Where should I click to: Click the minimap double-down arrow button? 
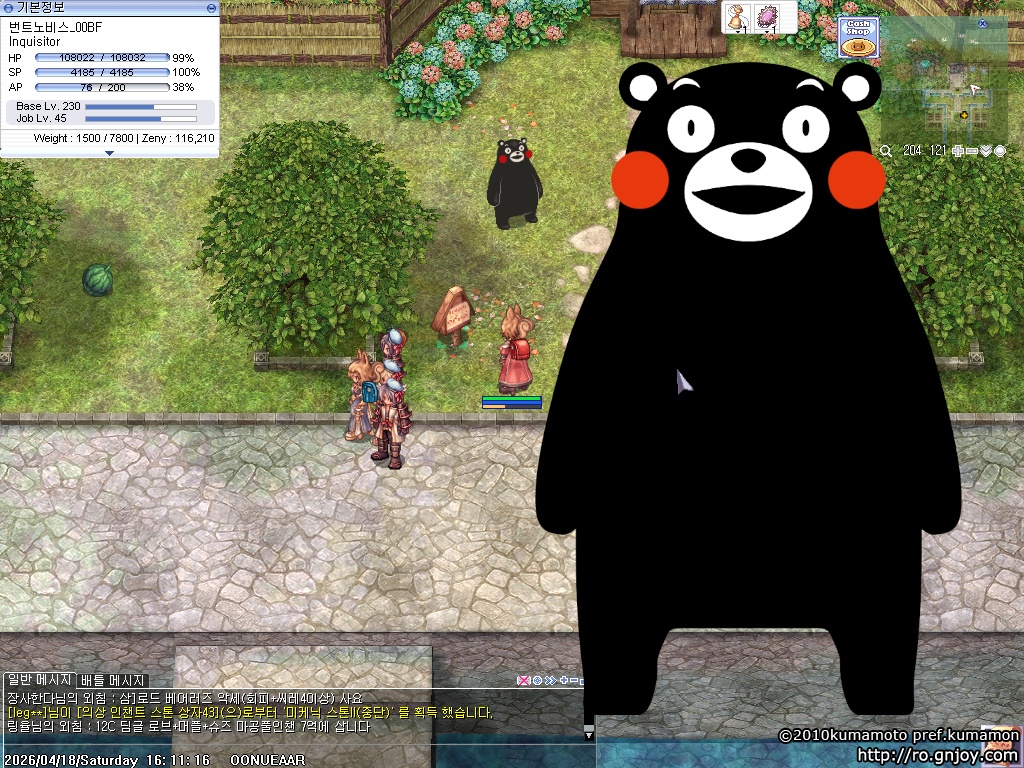click(986, 151)
